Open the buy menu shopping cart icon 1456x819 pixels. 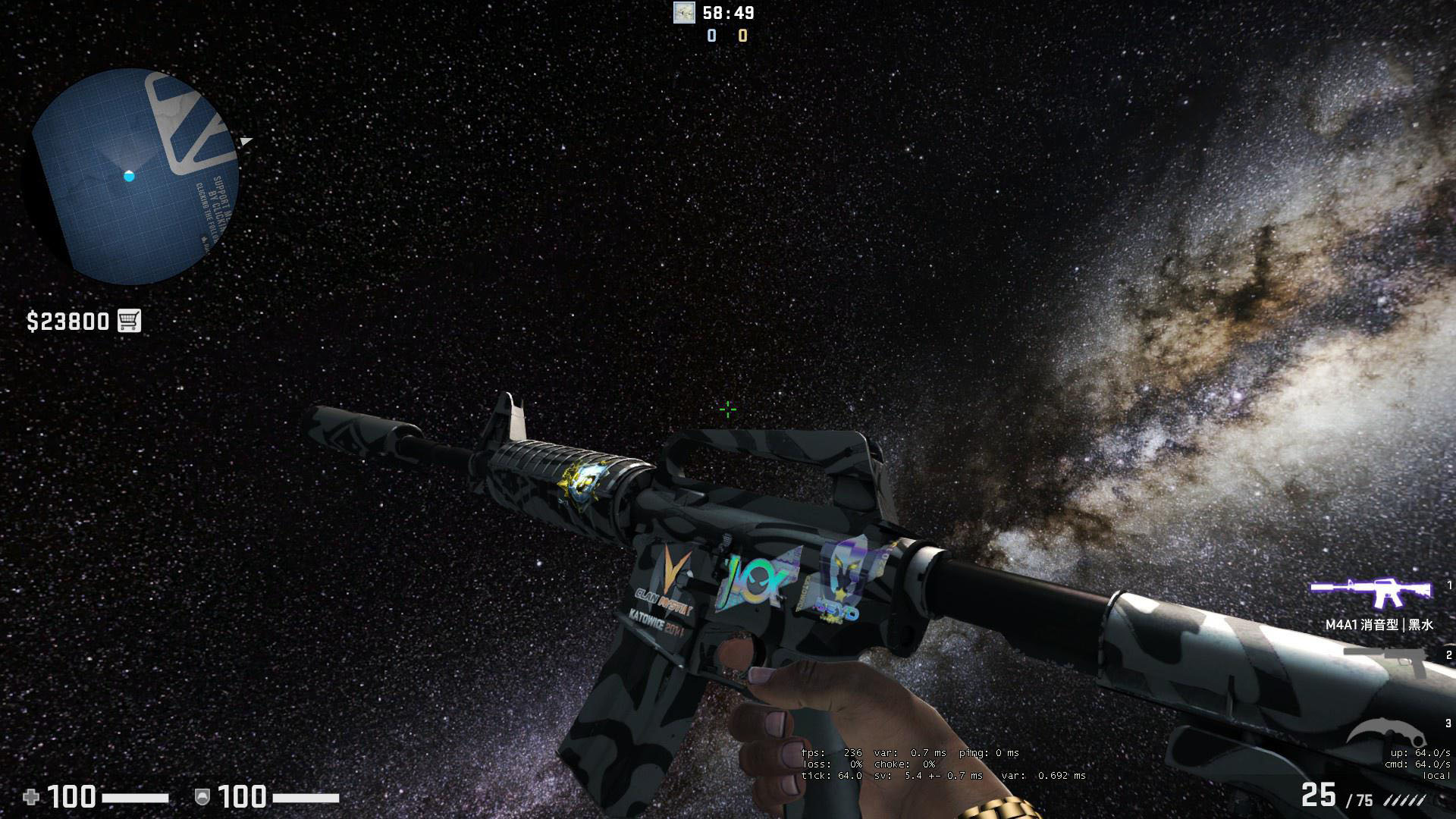pyautogui.click(x=129, y=321)
